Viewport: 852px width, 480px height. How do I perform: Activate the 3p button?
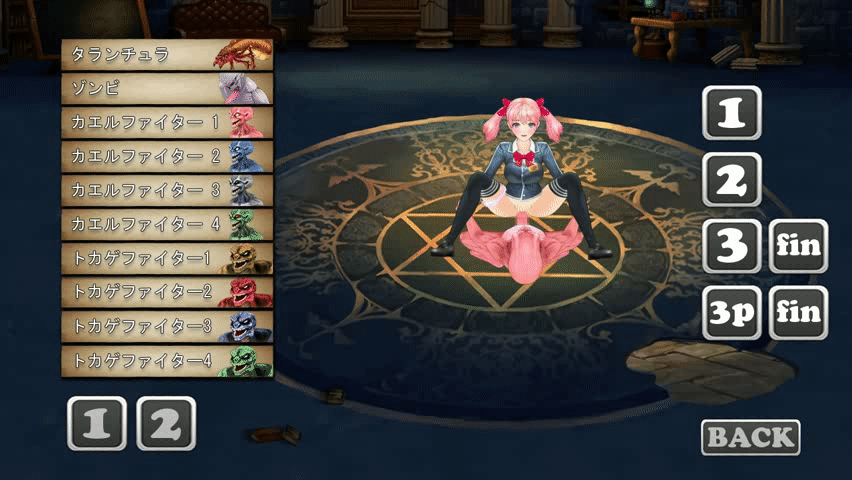(732, 313)
